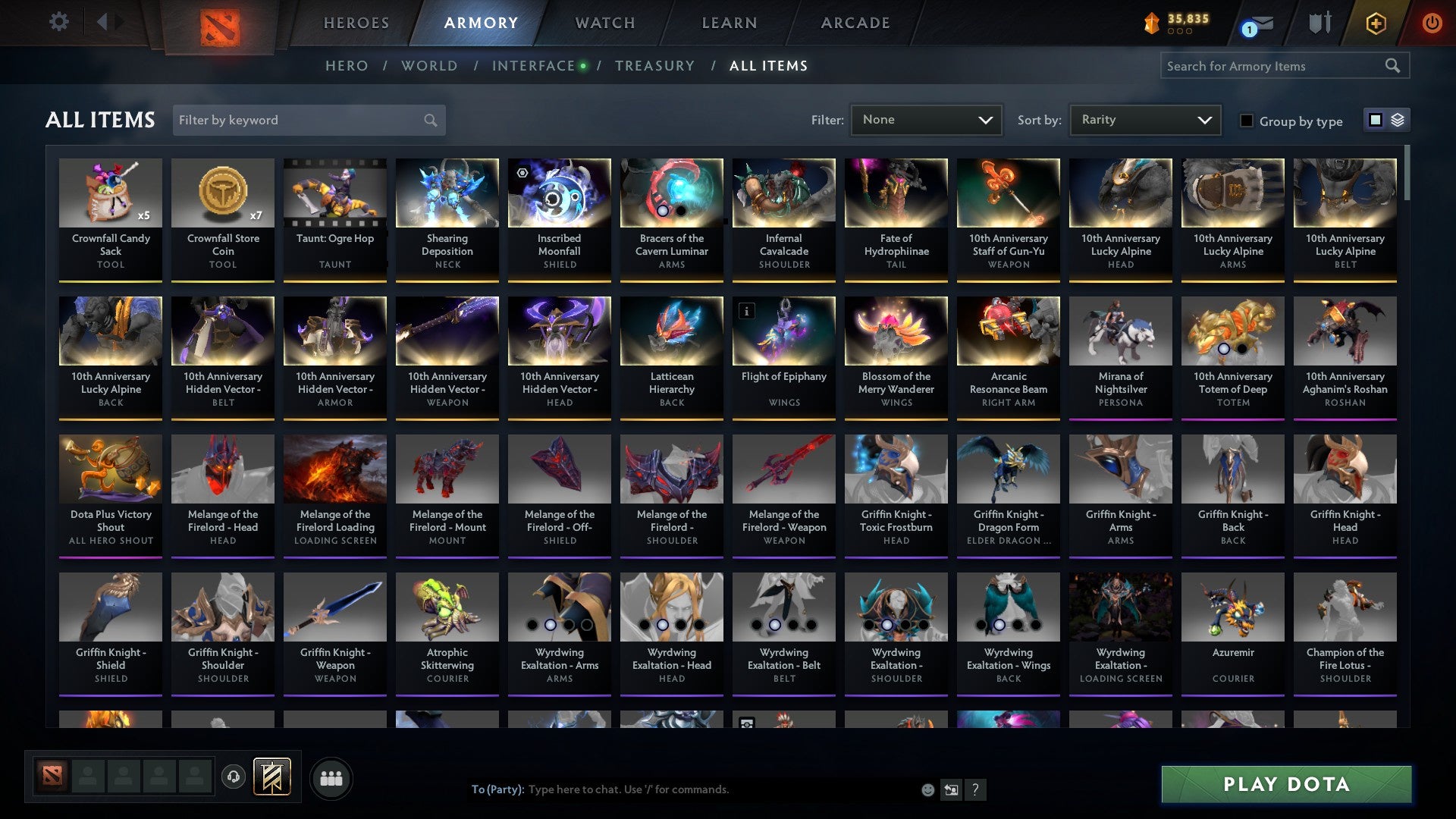Open settings with the gear icon
The width and height of the screenshot is (1456, 819).
pyautogui.click(x=58, y=22)
